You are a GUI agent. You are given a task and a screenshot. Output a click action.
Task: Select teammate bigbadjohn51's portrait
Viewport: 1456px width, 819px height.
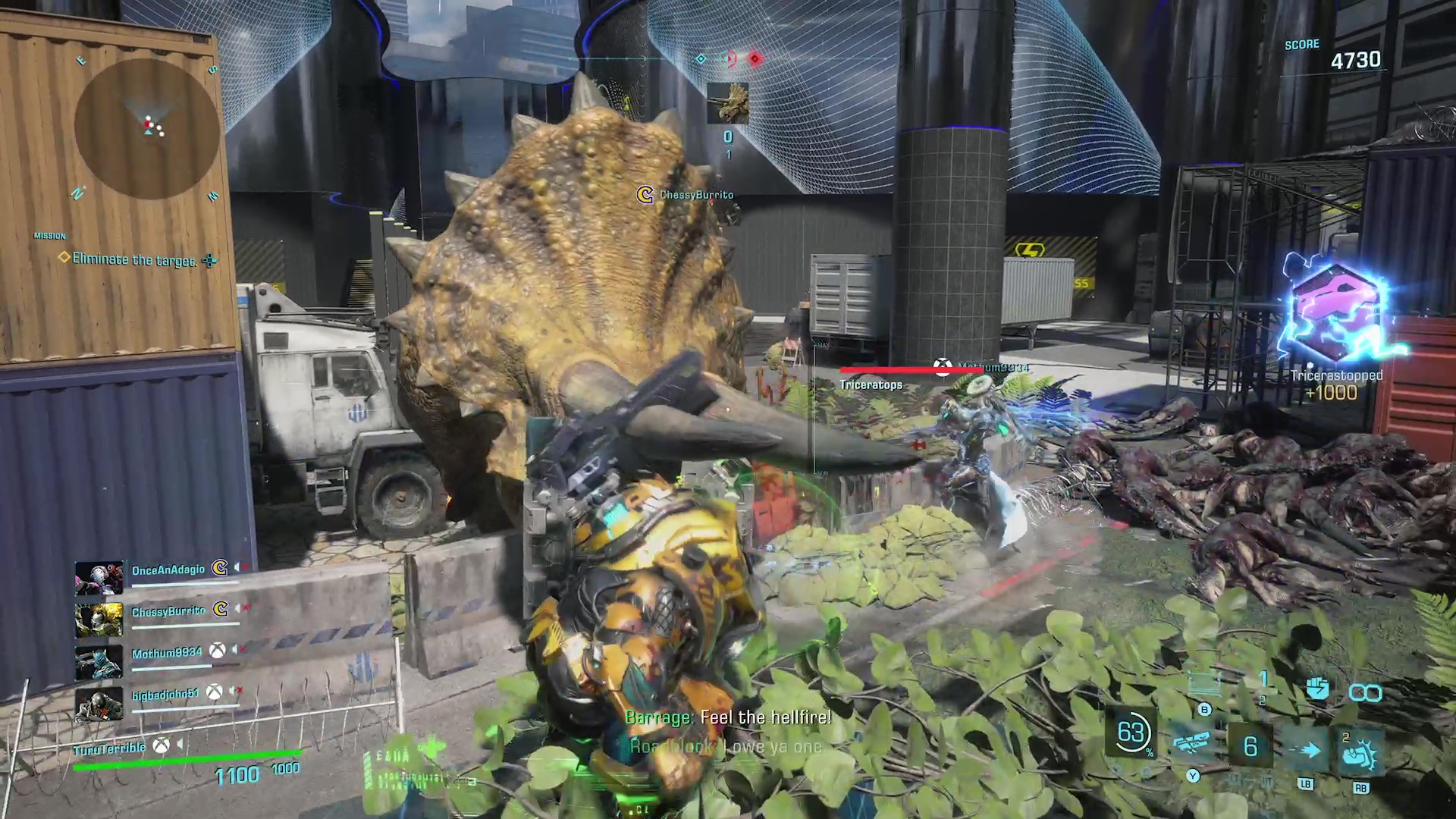(x=99, y=704)
